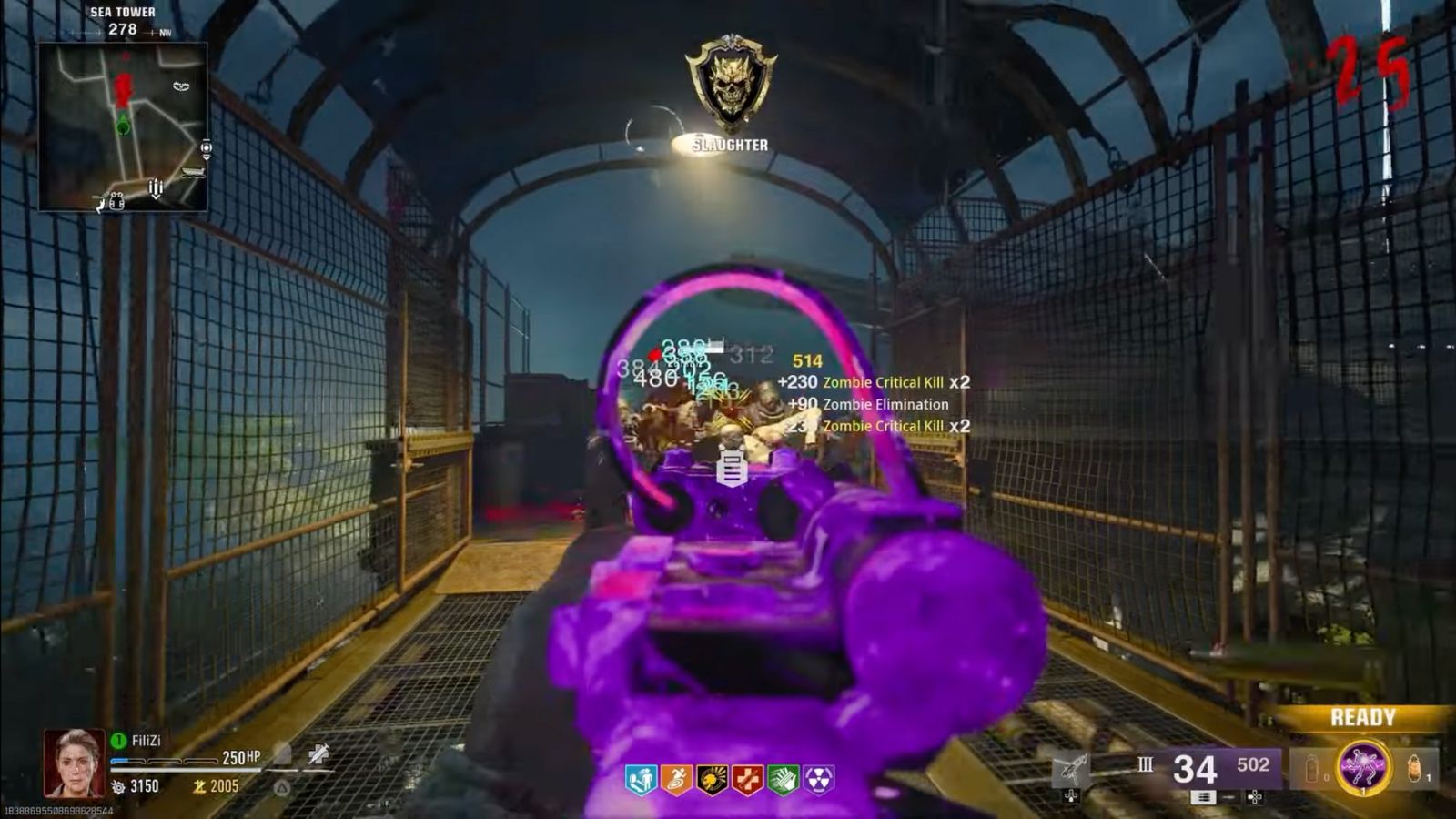The image size is (1456, 819).
Task: Open the weapon rarity tier III indicator
Action: (x=1146, y=763)
